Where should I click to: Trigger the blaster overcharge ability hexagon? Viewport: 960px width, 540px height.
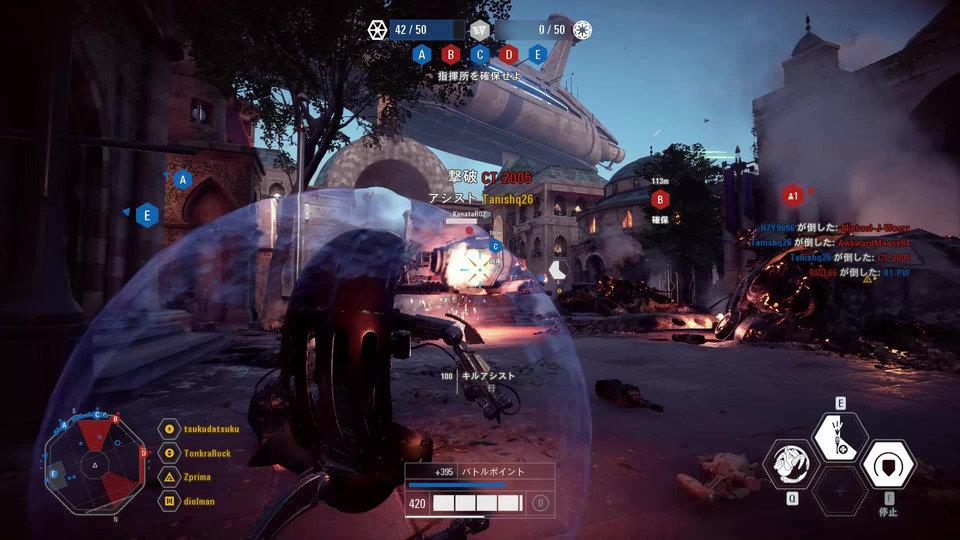[x=840, y=436]
